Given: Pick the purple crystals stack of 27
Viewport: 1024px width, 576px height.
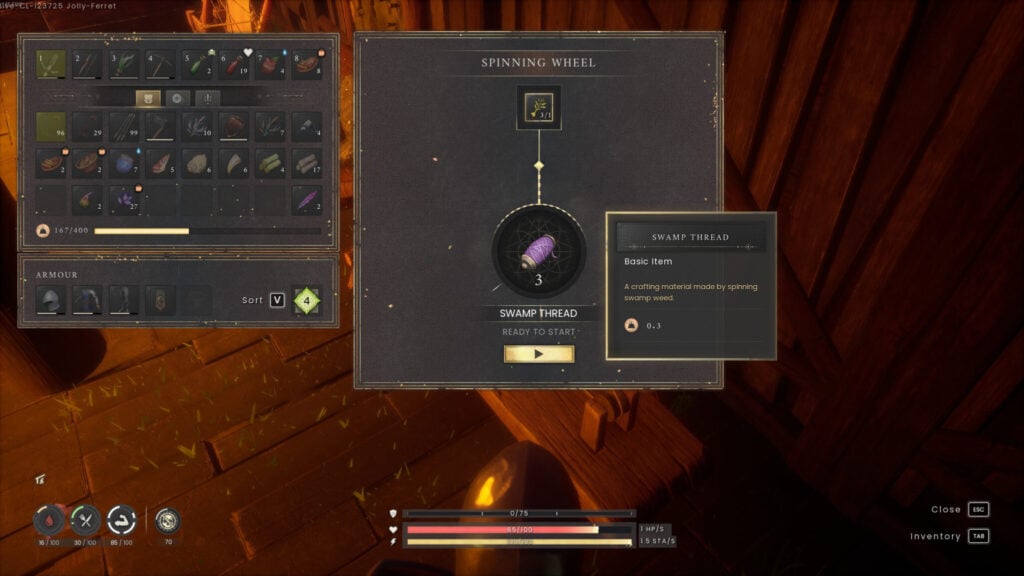Looking at the screenshot, I should pyautogui.click(x=124, y=199).
